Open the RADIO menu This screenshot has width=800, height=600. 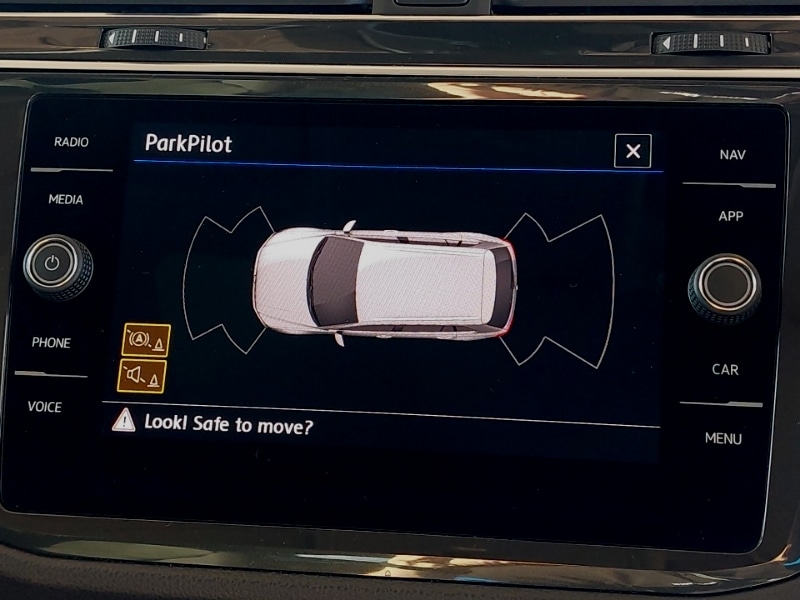point(71,142)
